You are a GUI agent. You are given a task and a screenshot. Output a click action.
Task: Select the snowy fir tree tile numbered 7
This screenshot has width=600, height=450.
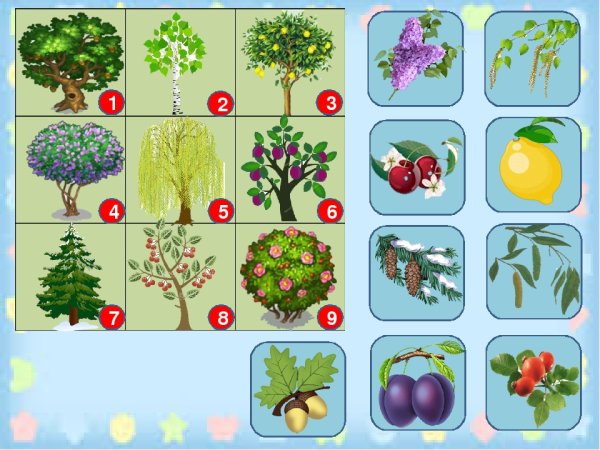[72, 276]
